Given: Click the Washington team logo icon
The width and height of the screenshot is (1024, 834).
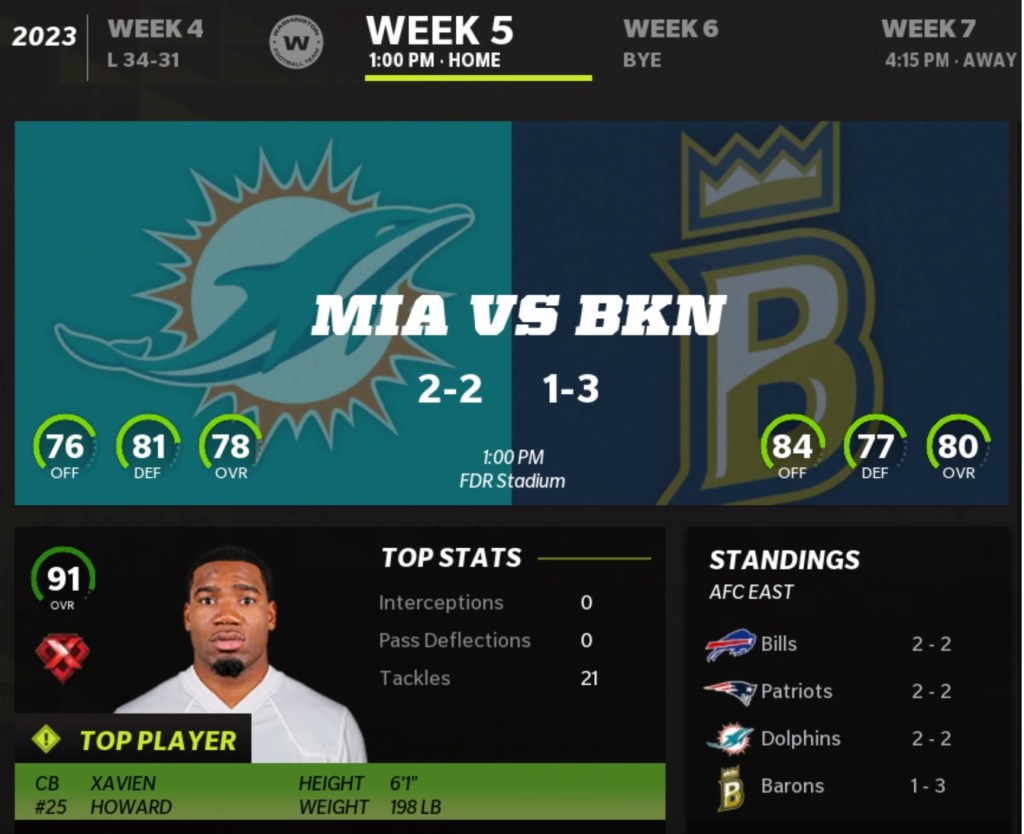Looking at the screenshot, I should click(x=296, y=43).
